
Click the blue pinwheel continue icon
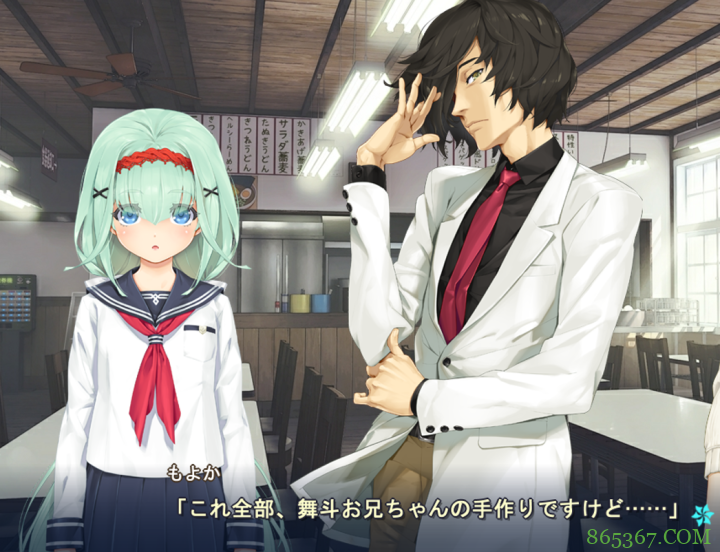(x=699, y=514)
